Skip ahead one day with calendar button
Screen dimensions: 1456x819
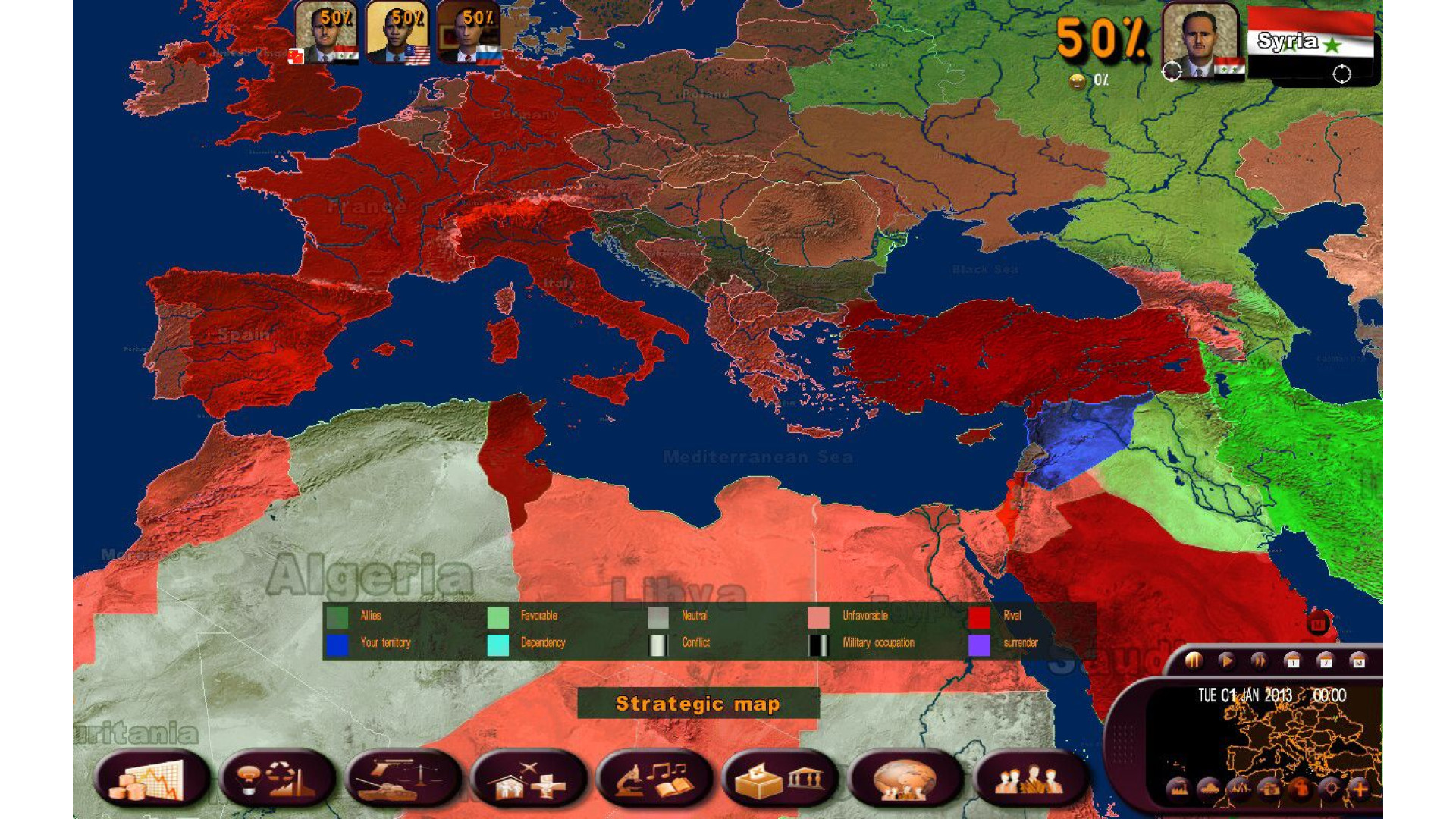click(1293, 661)
